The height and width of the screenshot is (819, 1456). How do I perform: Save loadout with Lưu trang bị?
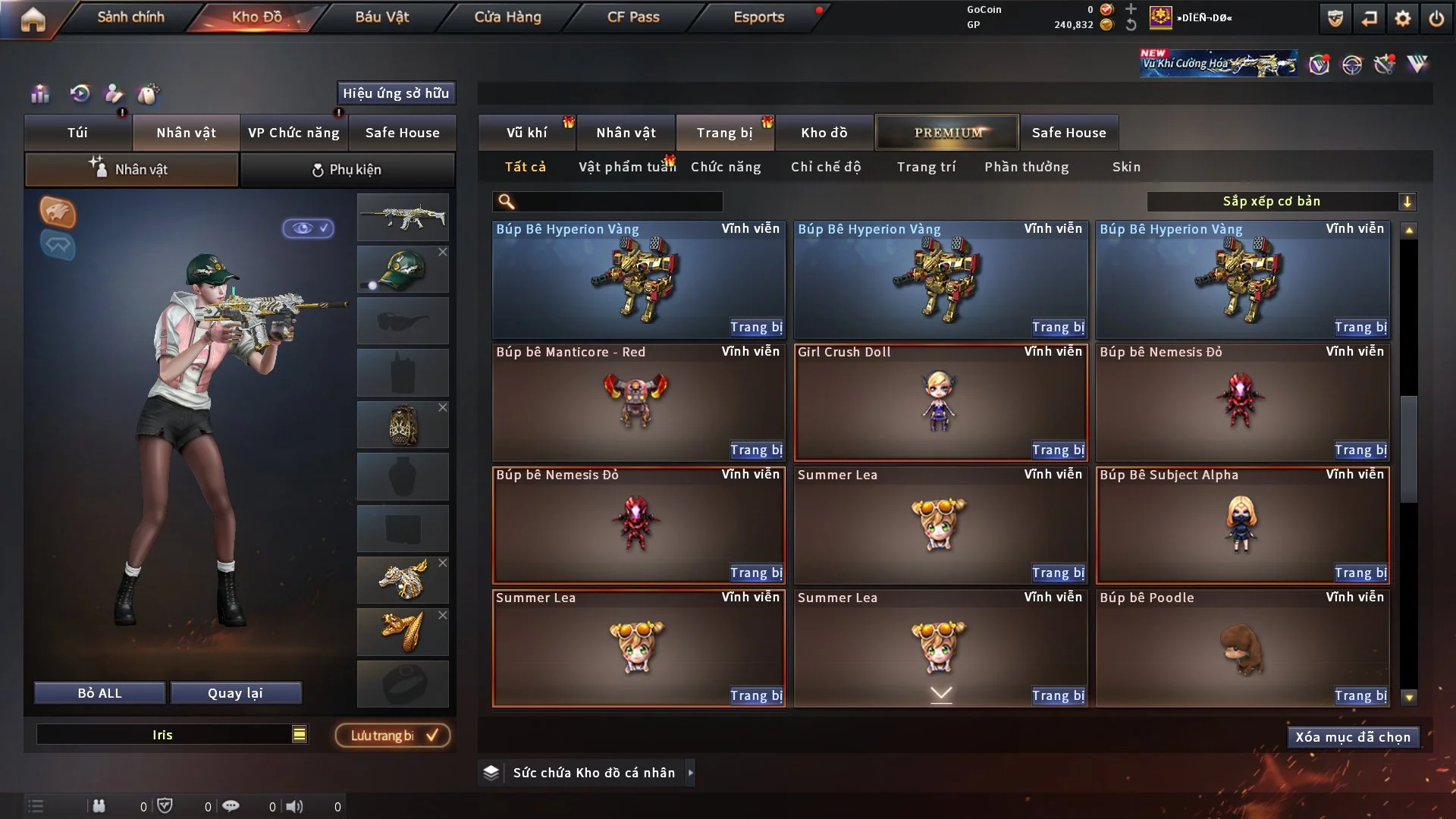click(x=393, y=736)
